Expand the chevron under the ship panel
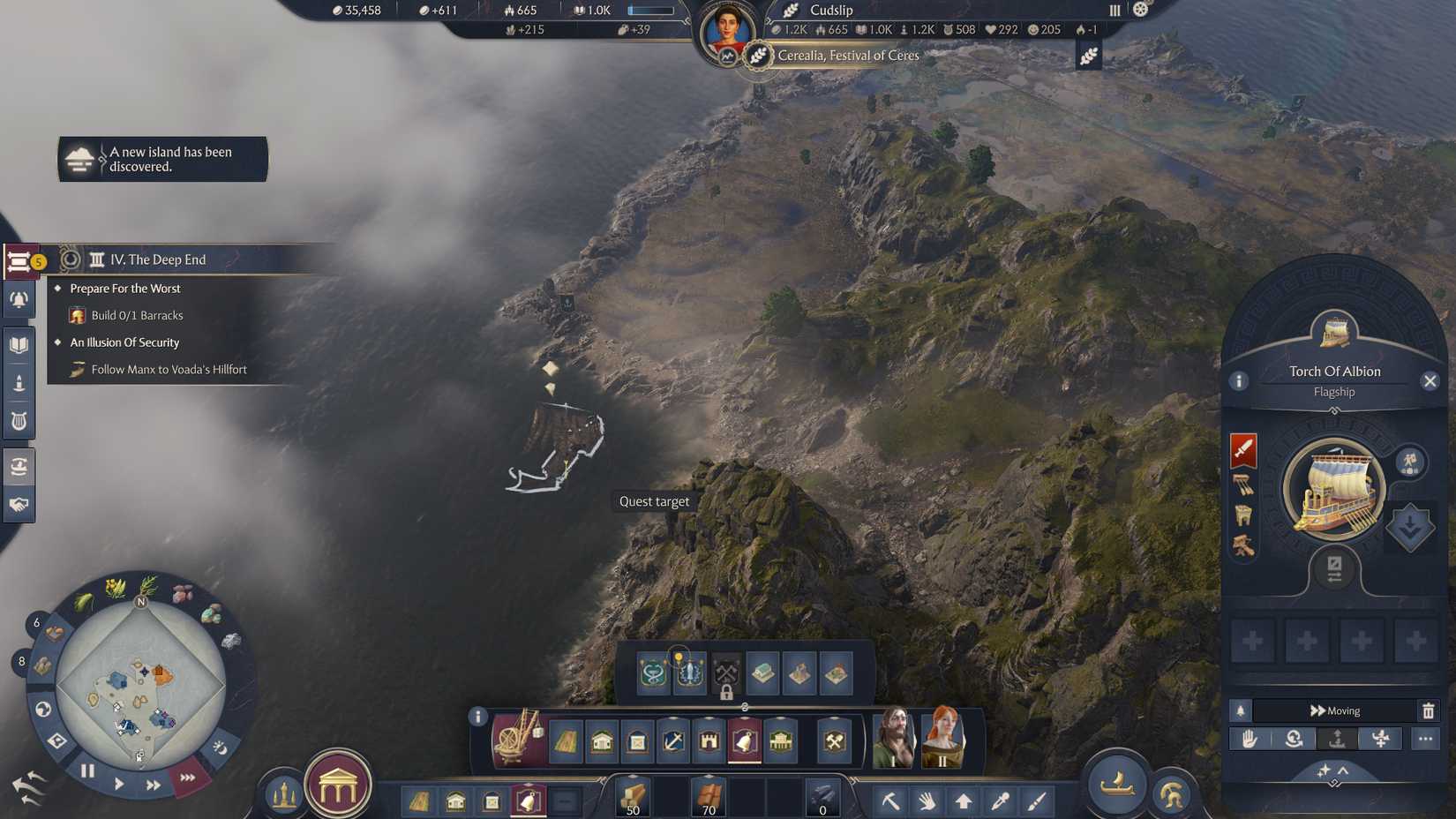The height and width of the screenshot is (819, 1456). (x=1341, y=770)
